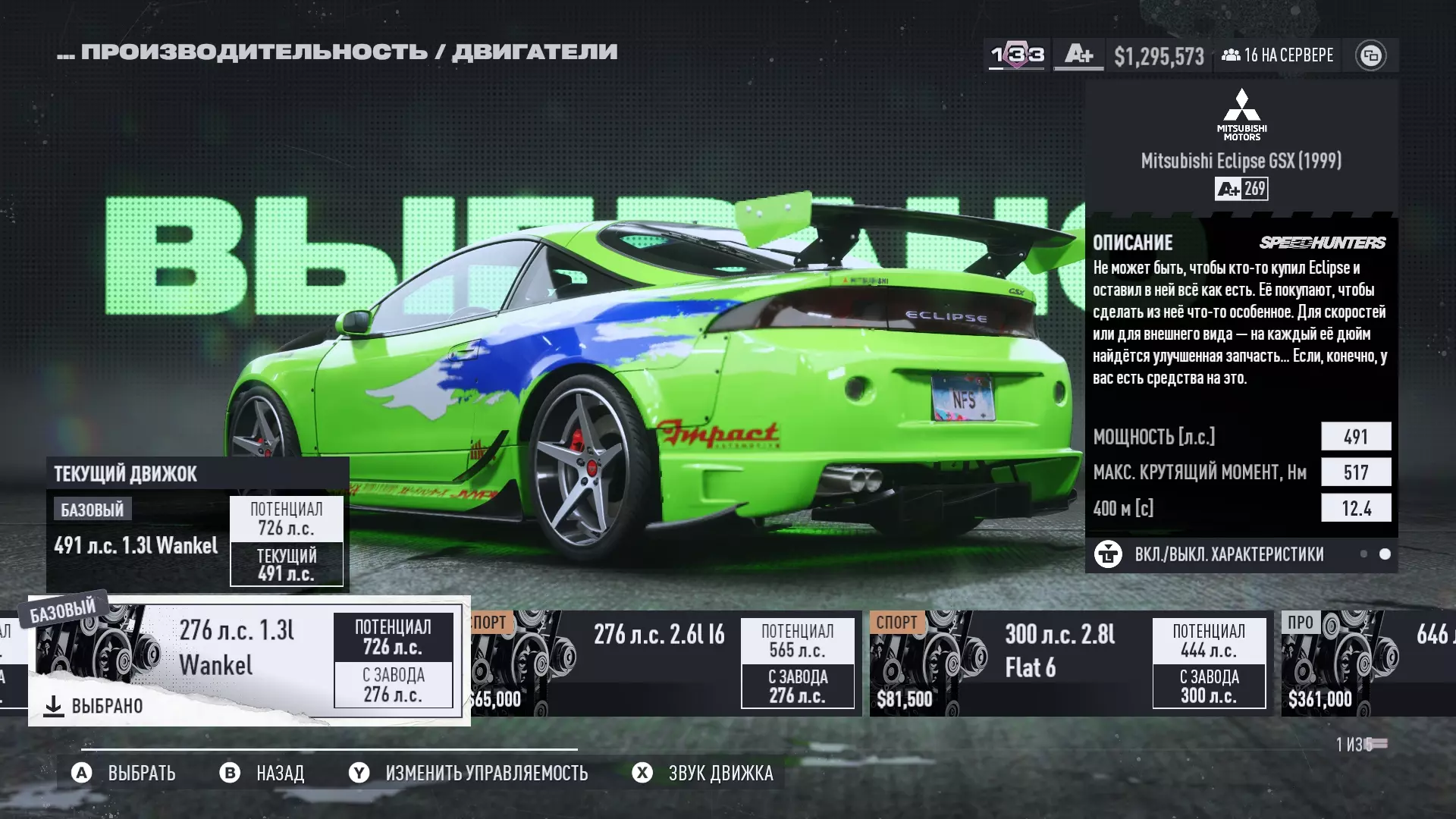Open ИЗМЕНИТЬ УПРАВЛЯЕМОСТЬ handling option
The height and width of the screenshot is (819, 1456).
469,773
